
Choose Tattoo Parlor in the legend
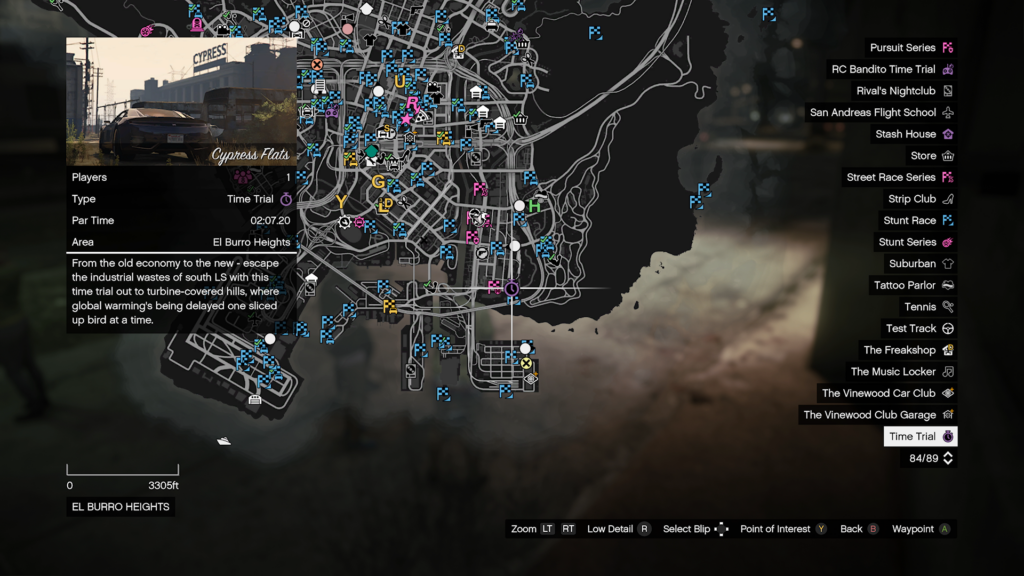pyautogui.click(x=904, y=286)
